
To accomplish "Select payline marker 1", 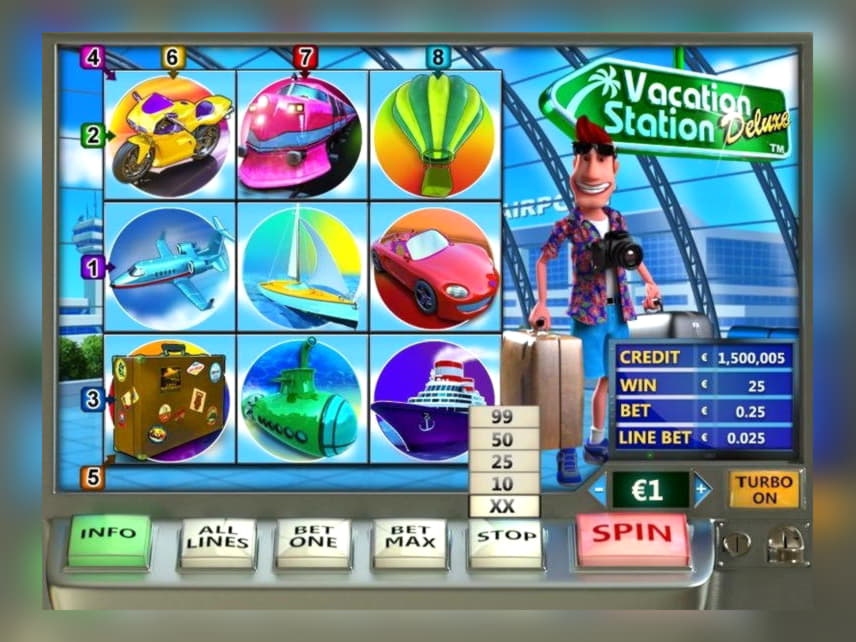I will pyautogui.click(x=94, y=267).
